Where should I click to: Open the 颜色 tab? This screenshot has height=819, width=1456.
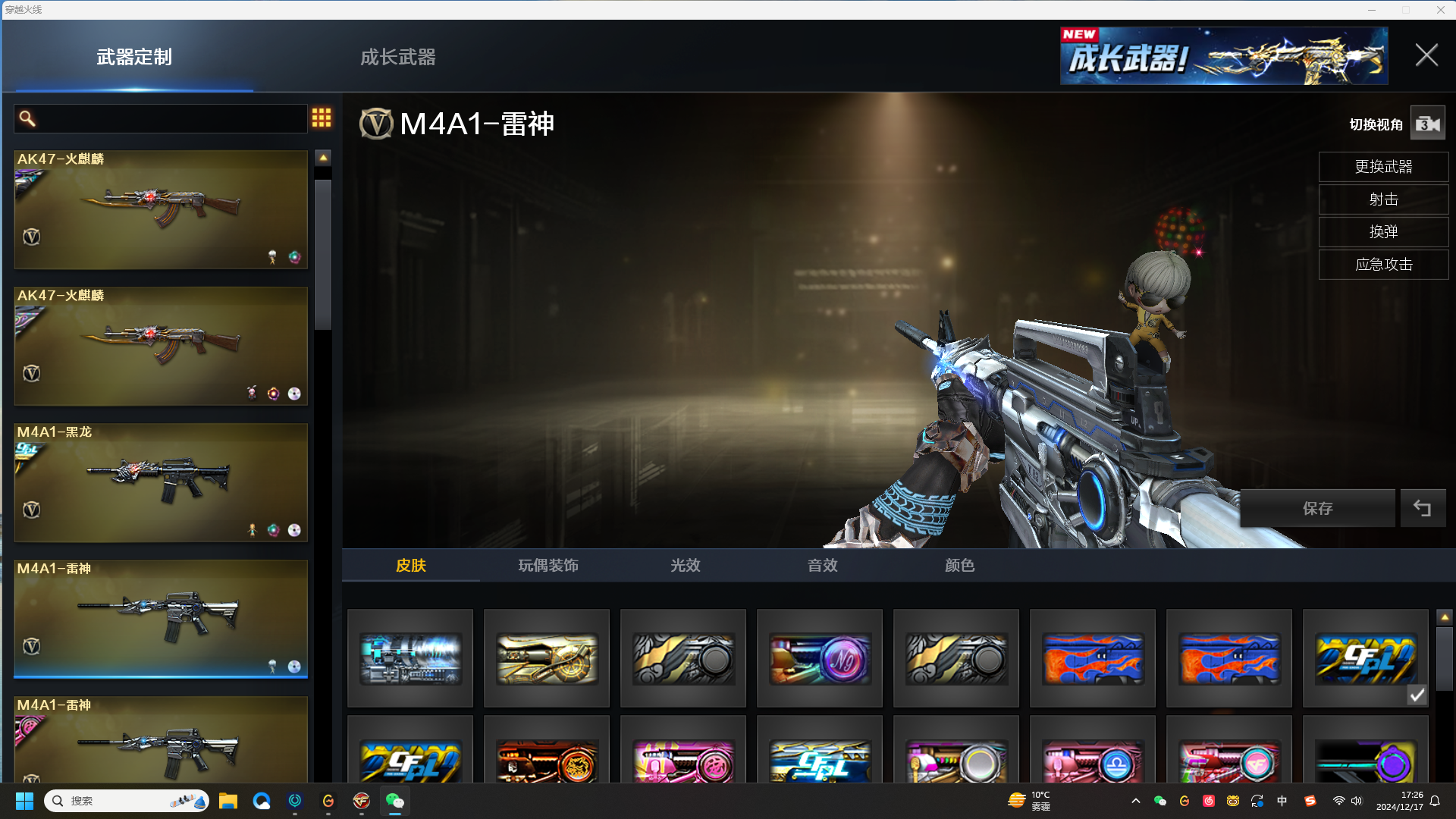click(960, 566)
